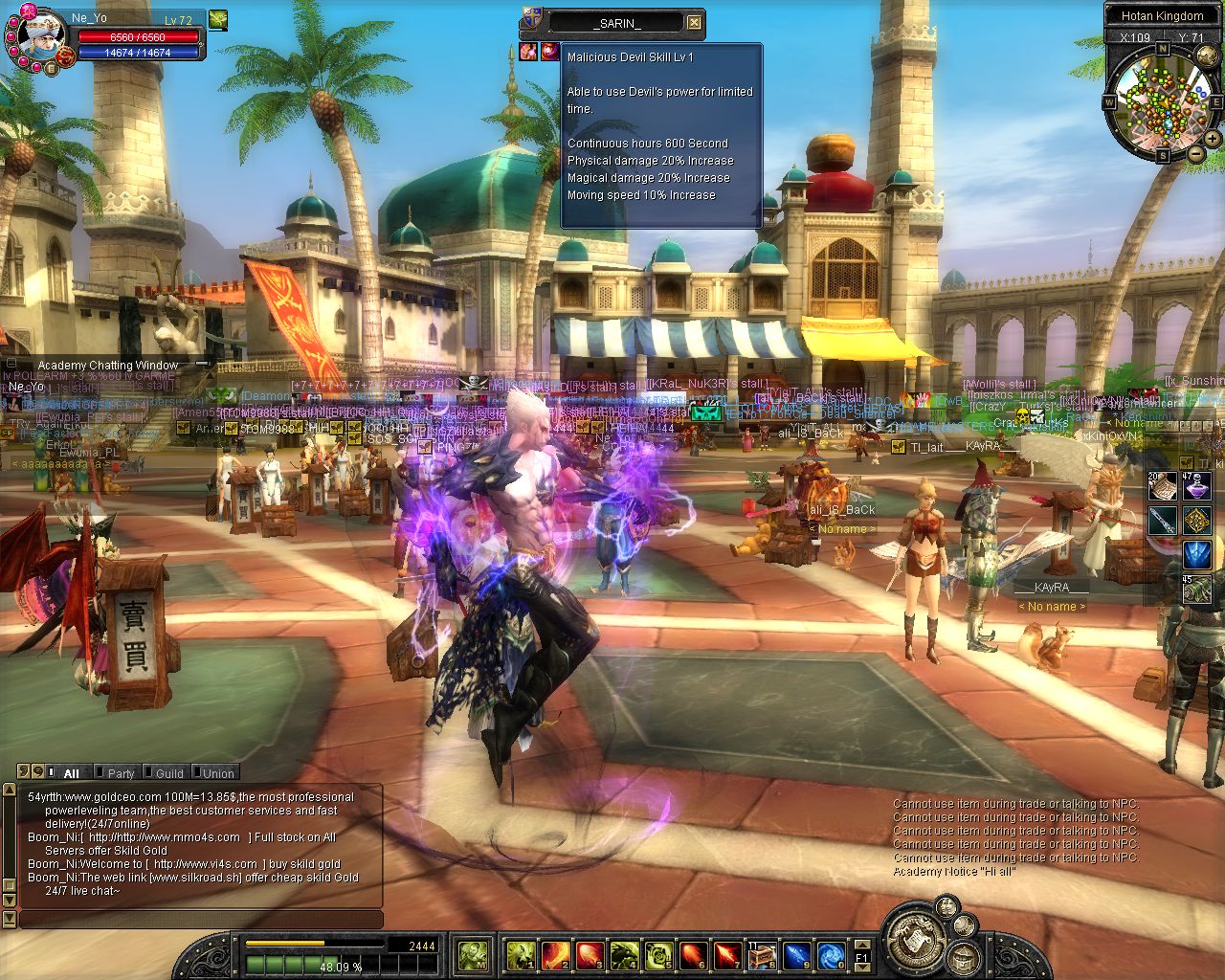
Task: Use the scroll item with count 20
Action: 1163,486
